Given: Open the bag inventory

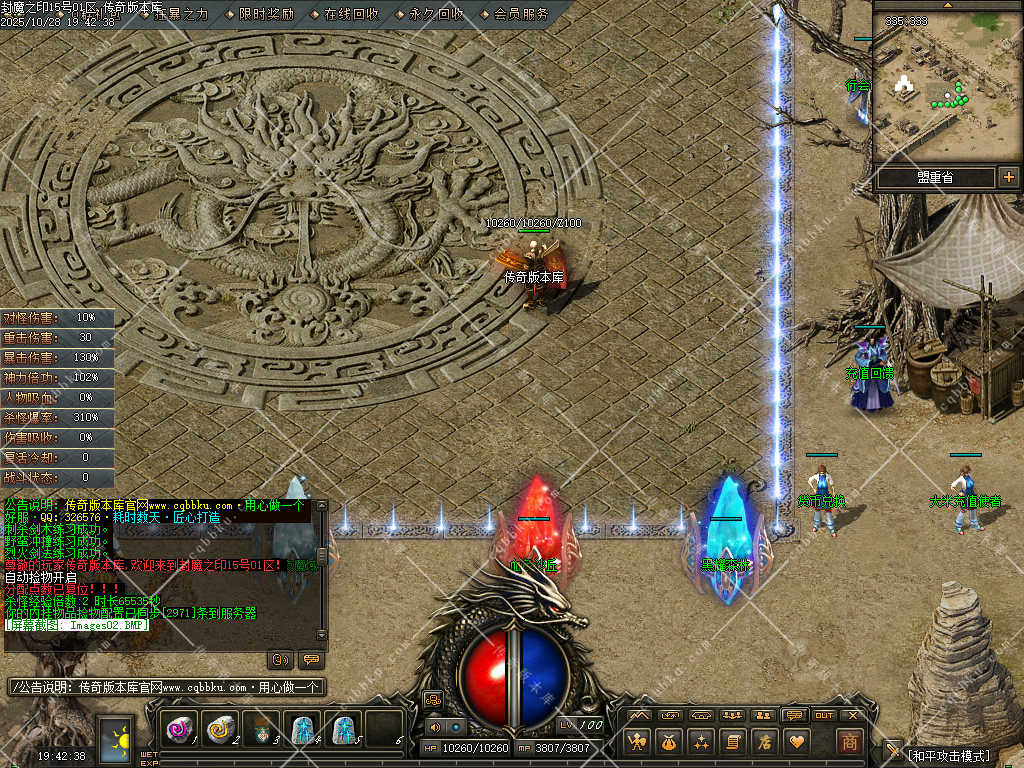Looking at the screenshot, I should 668,741.
